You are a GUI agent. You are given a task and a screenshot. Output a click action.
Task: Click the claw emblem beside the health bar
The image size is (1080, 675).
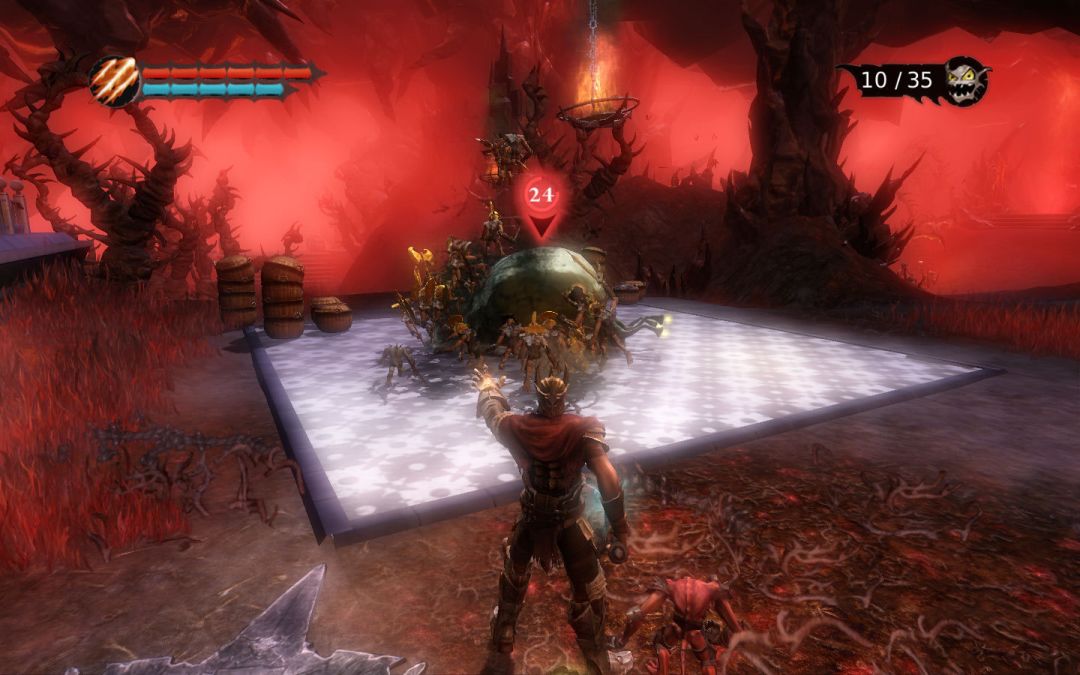tap(114, 80)
